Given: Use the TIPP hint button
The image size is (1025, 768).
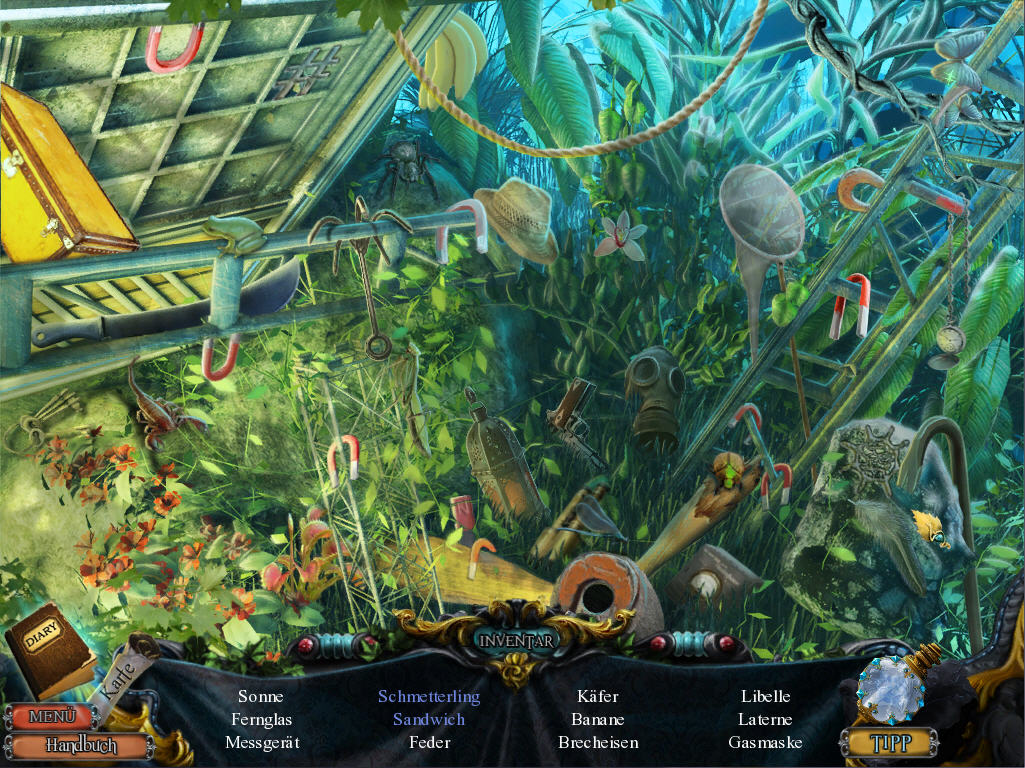Looking at the screenshot, I should tap(888, 742).
